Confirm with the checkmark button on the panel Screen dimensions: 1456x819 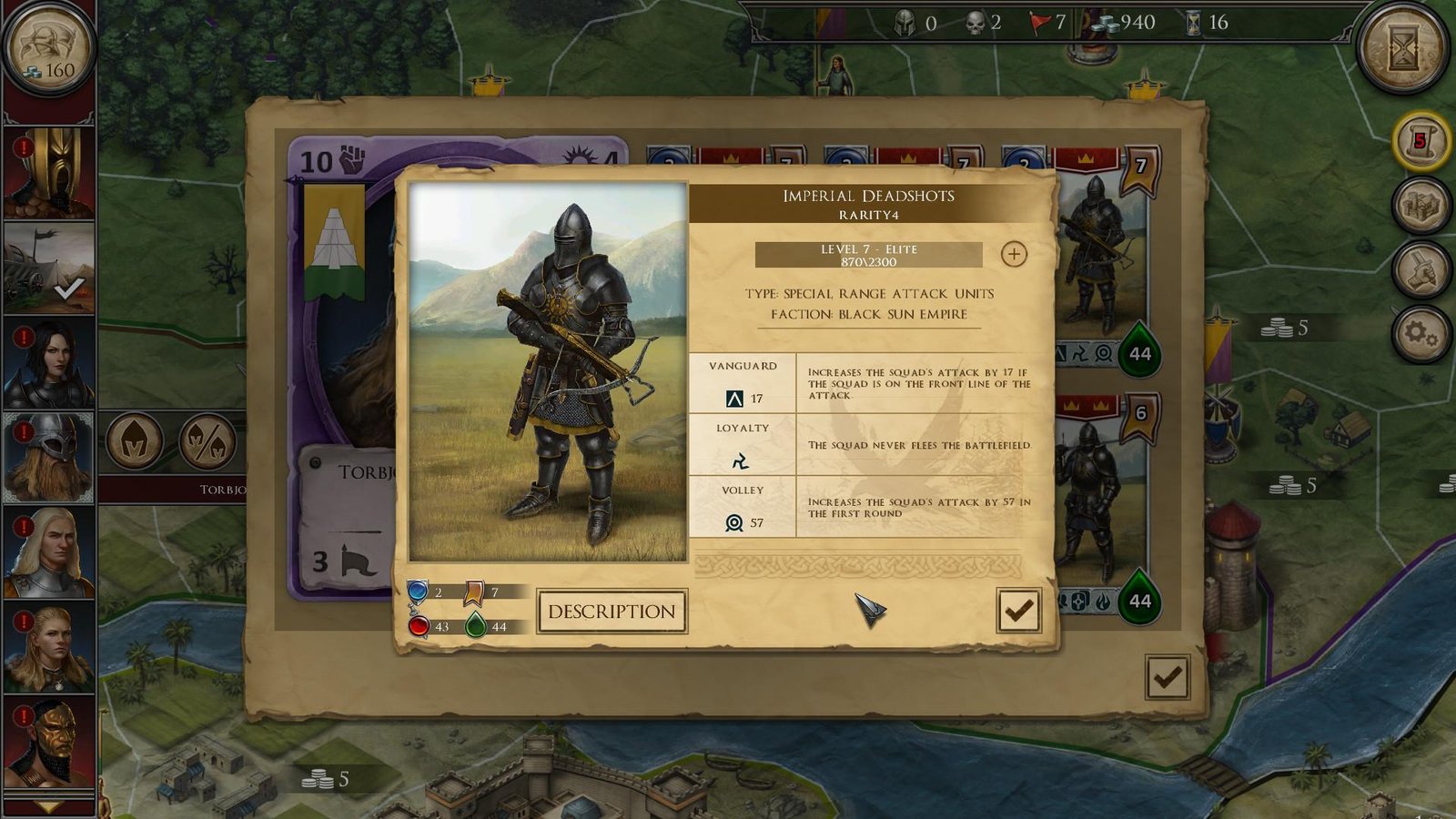point(1020,608)
